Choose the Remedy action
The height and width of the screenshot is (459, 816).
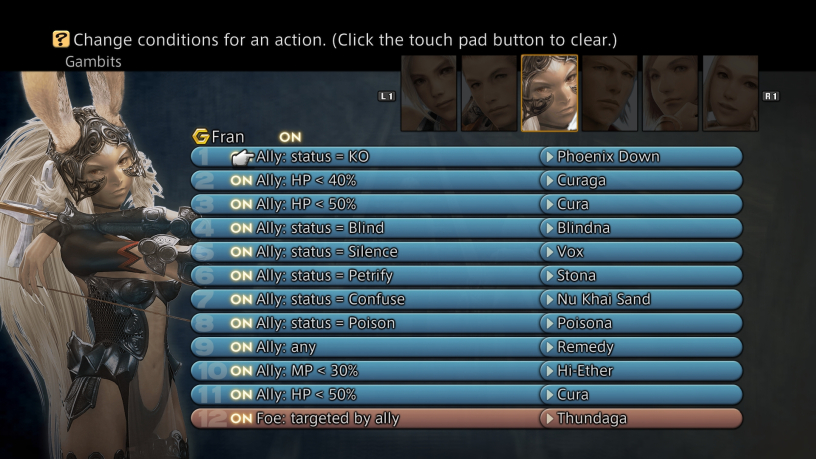click(585, 347)
